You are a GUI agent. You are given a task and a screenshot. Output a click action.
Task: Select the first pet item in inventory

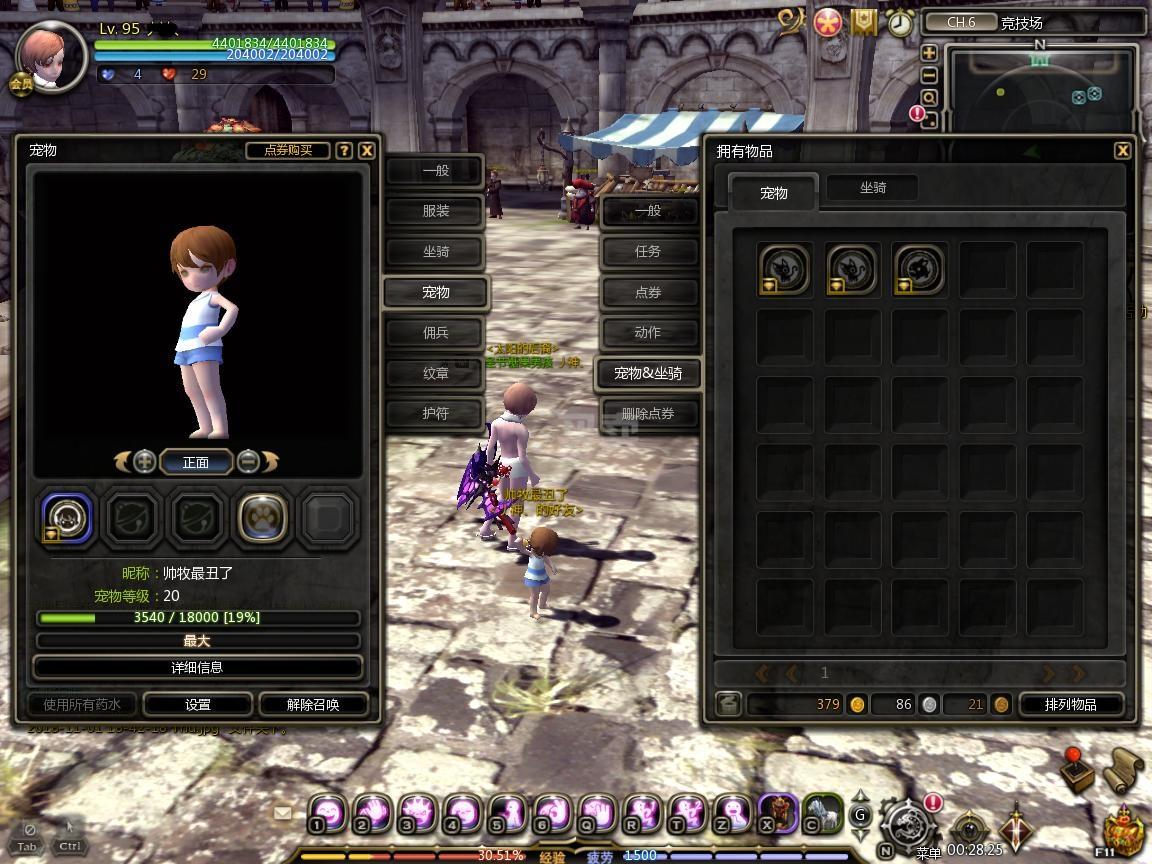784,270
